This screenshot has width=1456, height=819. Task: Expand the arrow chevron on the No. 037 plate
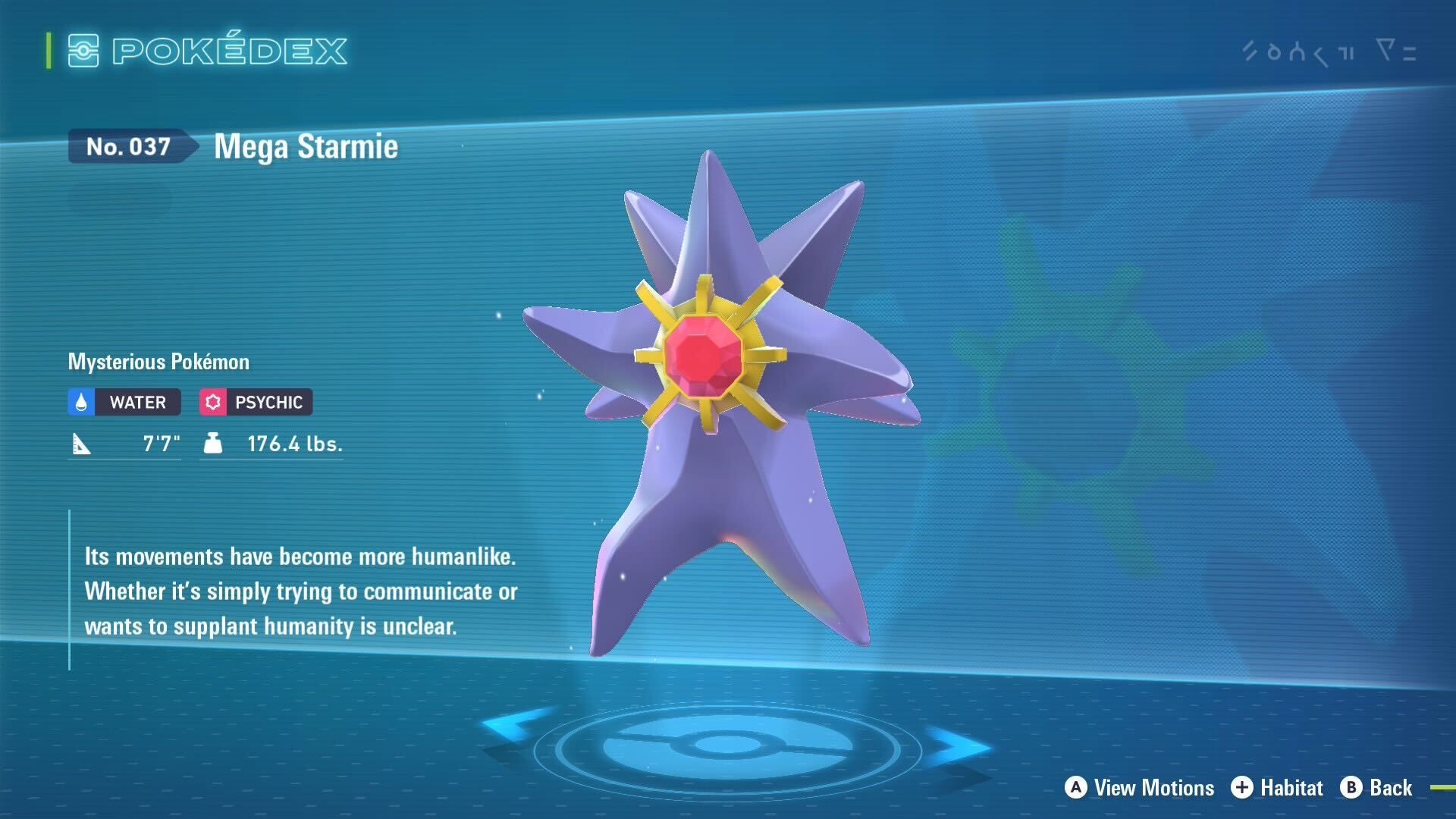(191, 147)
